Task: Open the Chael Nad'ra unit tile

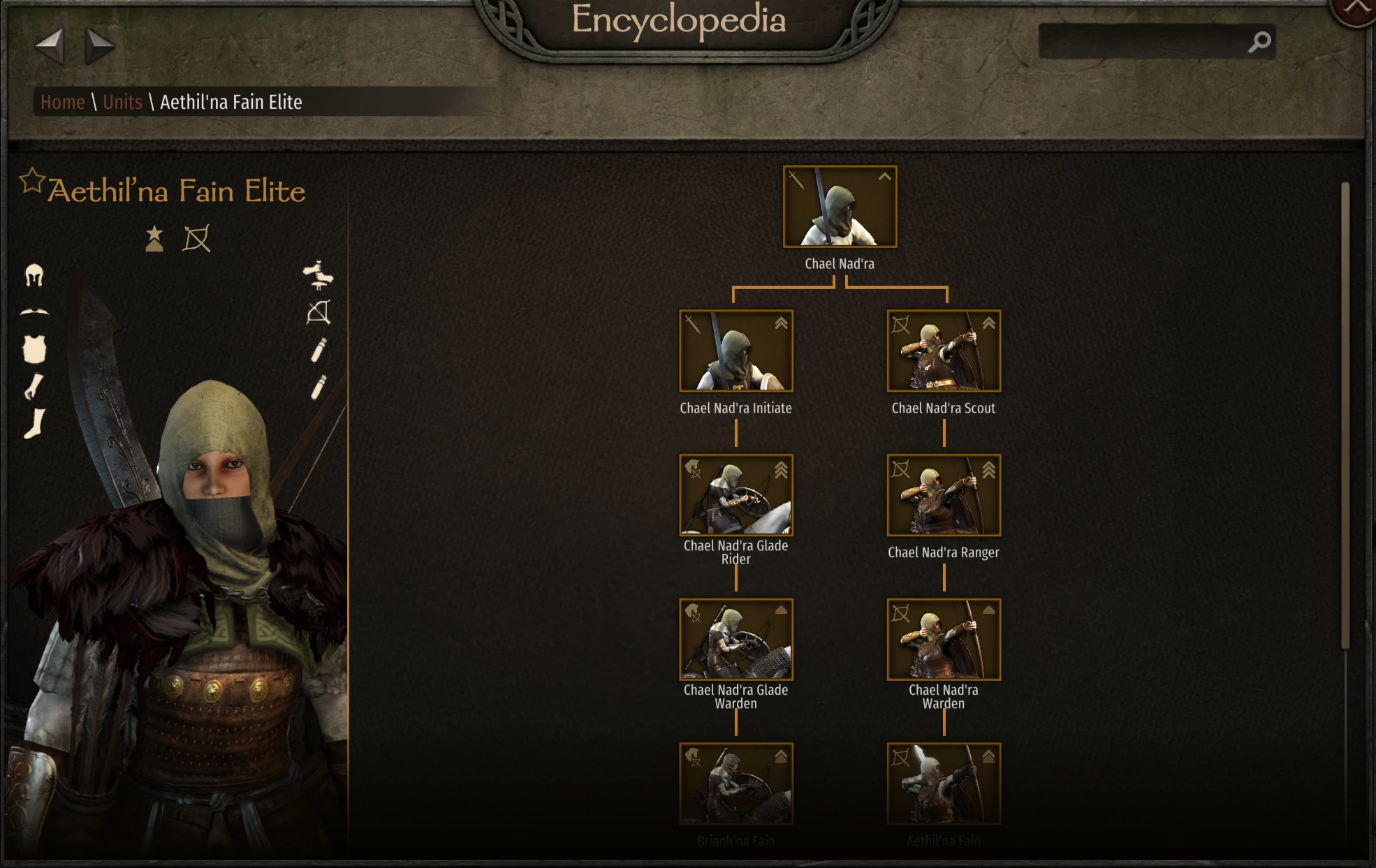Action: click(x=840, y=207)
